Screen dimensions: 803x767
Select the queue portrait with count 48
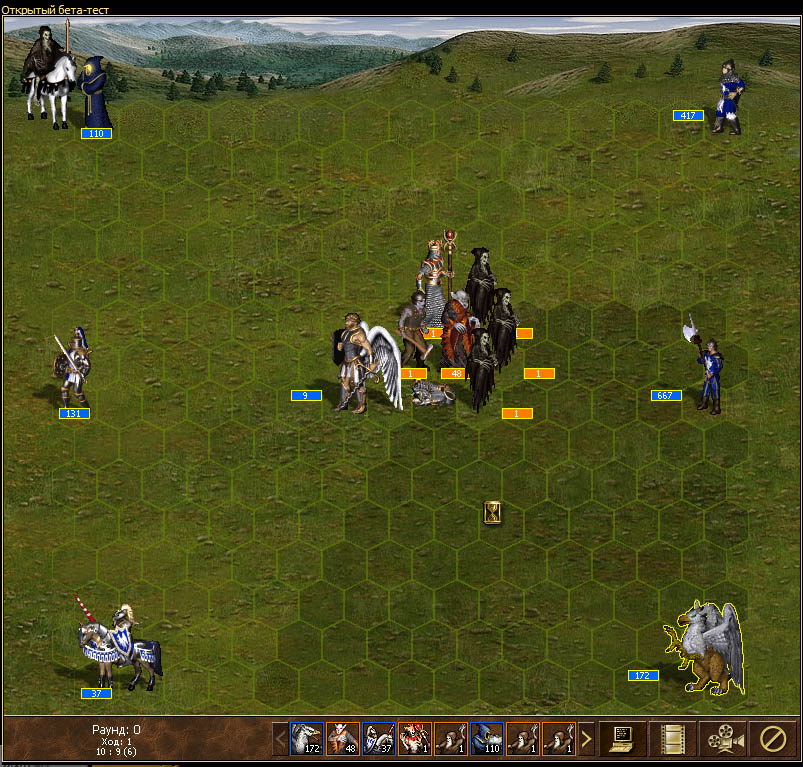pos(342,739)
